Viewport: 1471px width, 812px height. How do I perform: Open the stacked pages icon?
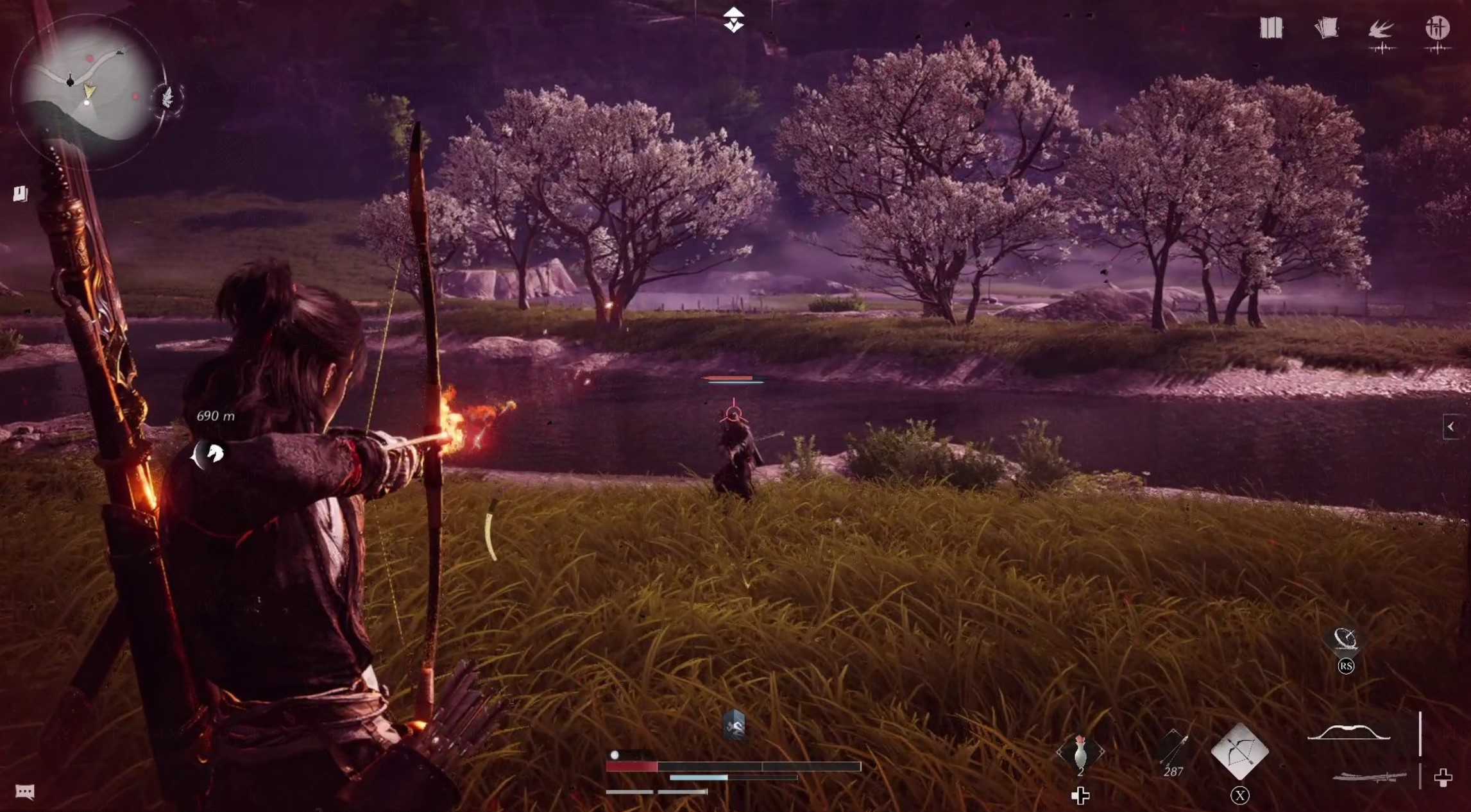[x=1326, y=28]
